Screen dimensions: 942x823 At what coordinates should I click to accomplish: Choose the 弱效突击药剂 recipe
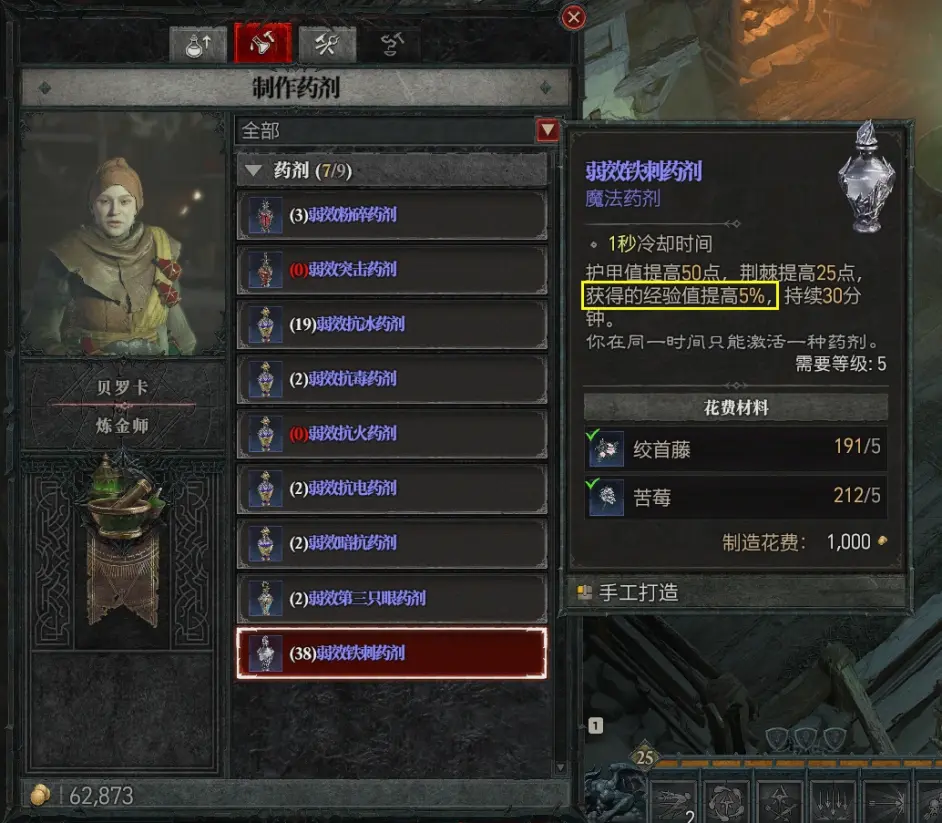[x=391, y=269]
